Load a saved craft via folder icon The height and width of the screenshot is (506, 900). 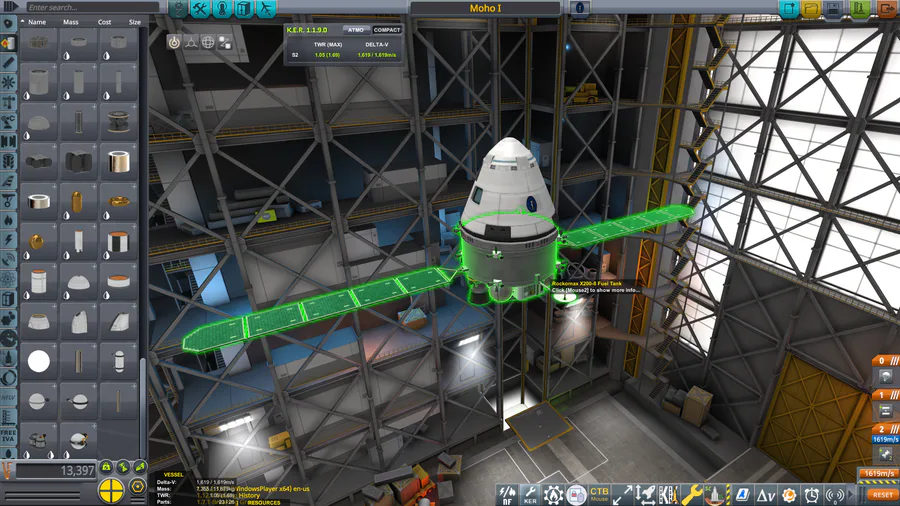pos(811,9)
